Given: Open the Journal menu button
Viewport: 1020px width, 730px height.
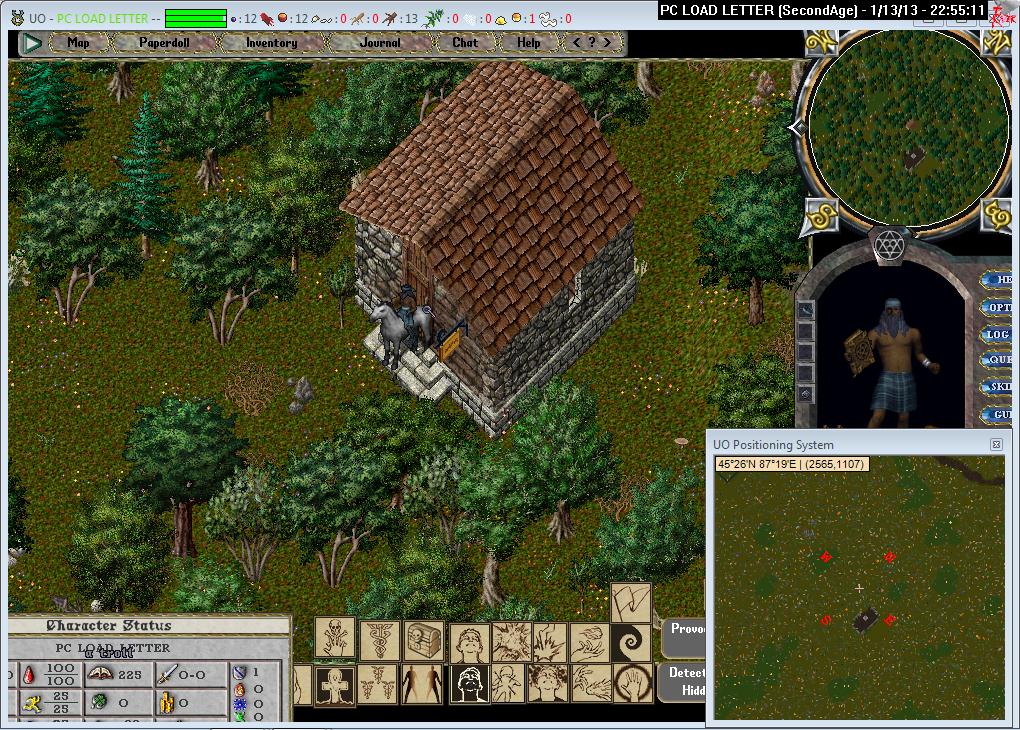Looking at the screenshot, I should [380, 43].
